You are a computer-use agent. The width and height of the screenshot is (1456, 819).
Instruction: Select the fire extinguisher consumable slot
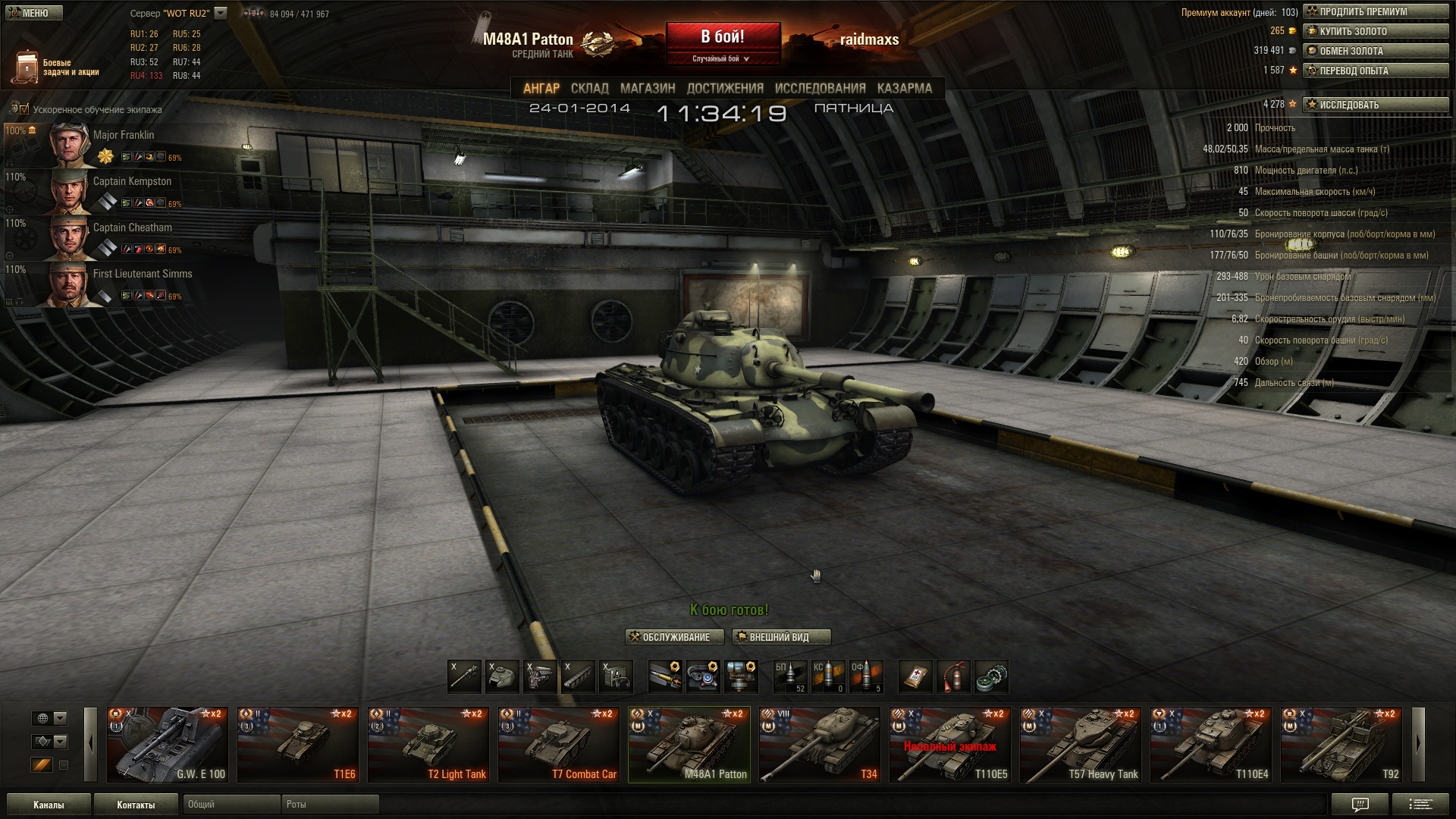coord(953,676)
